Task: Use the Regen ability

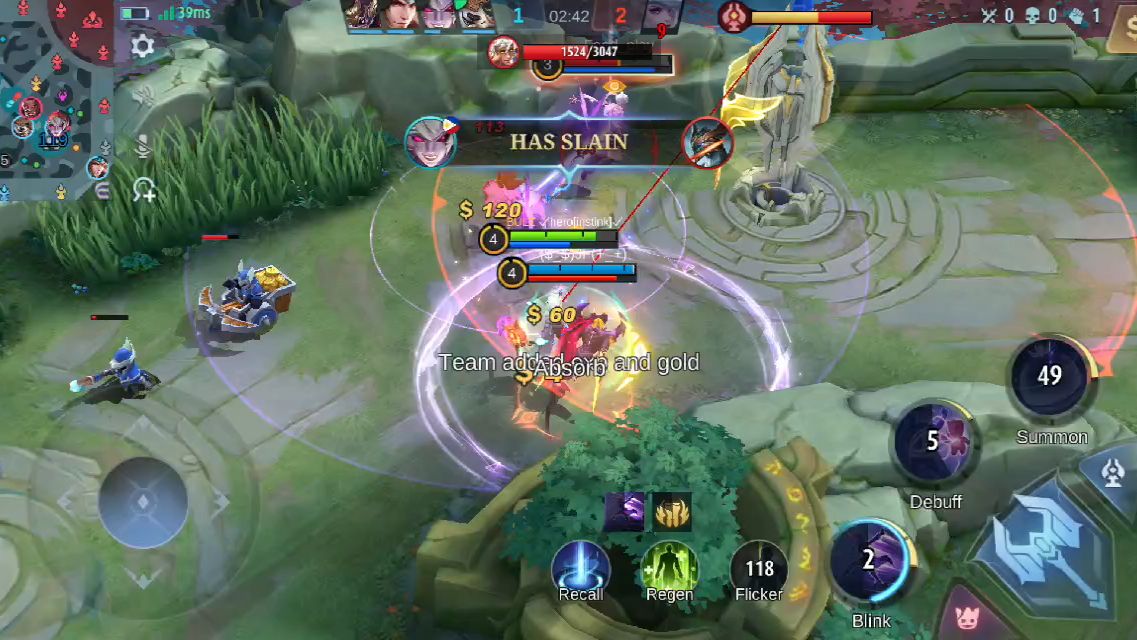Action: 669,566
